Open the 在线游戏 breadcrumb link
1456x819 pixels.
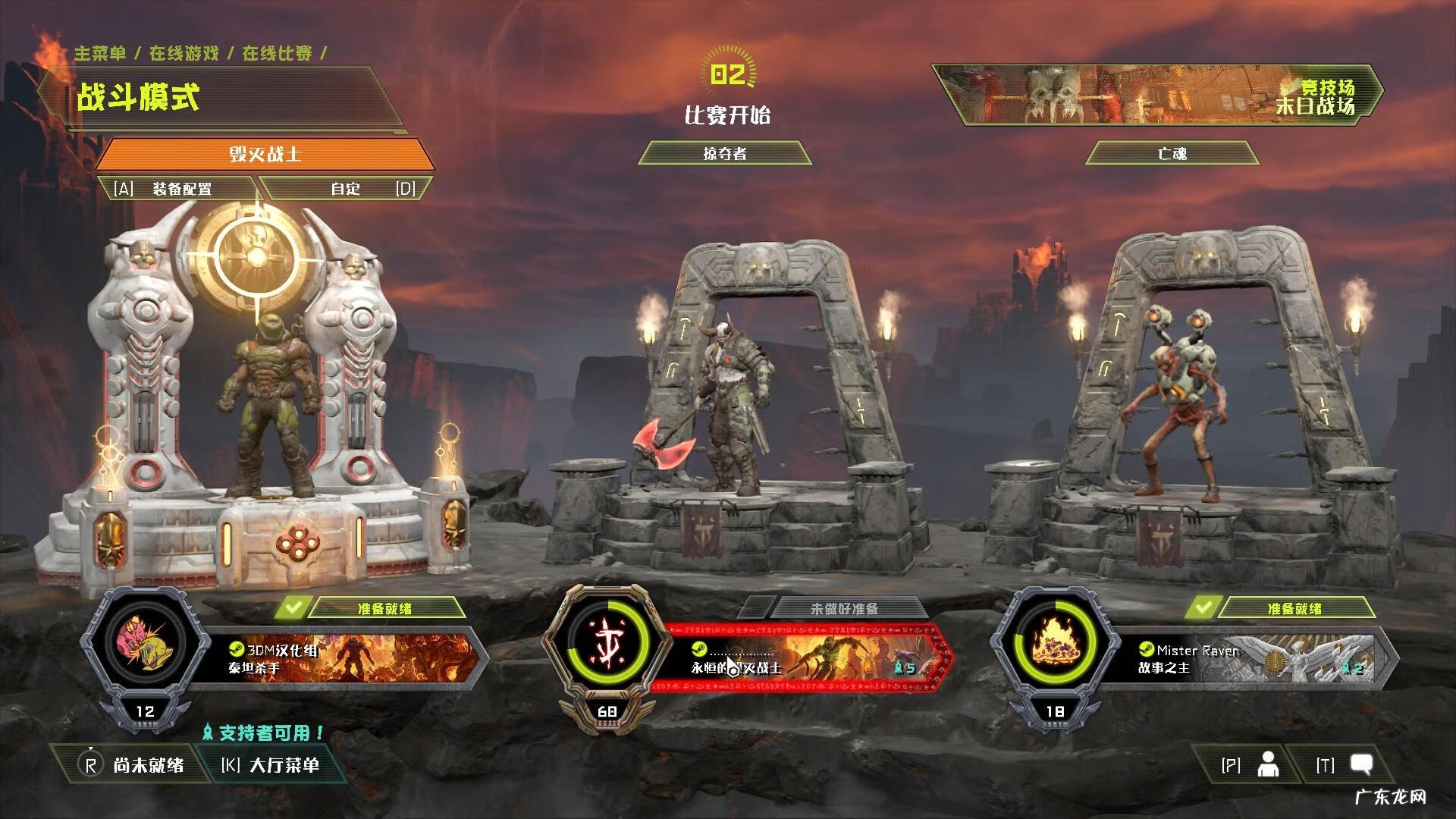pos(184,53)
